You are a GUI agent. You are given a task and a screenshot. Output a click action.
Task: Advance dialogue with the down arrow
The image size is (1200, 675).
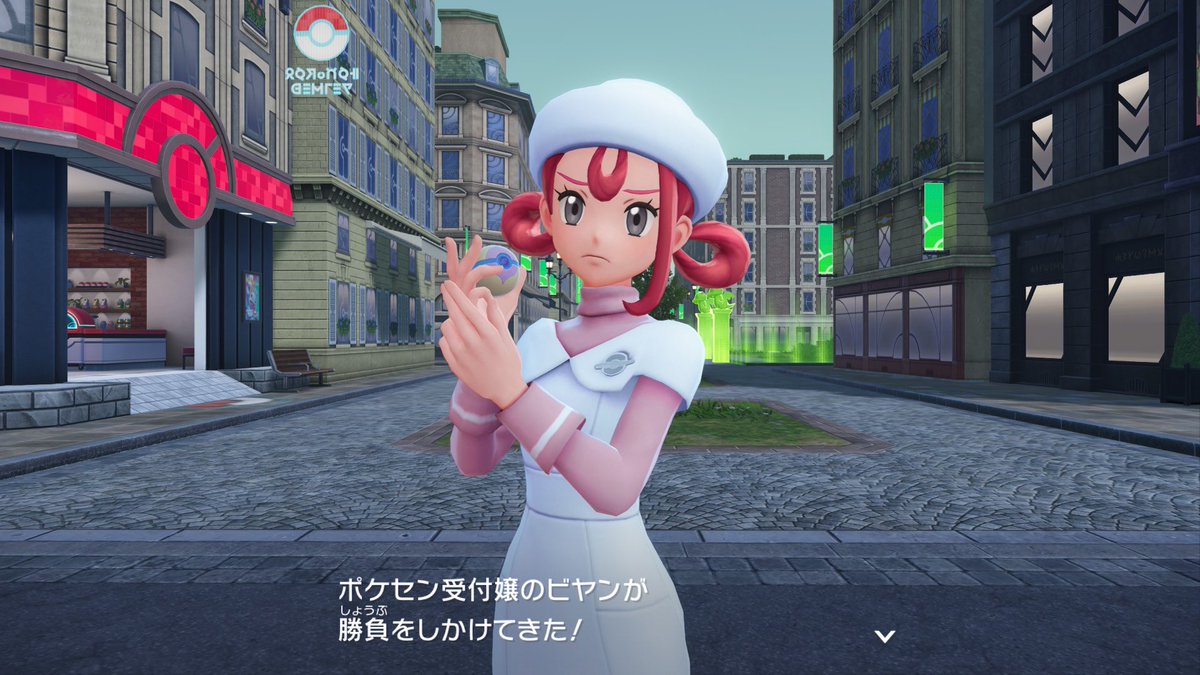pos(884,635)
